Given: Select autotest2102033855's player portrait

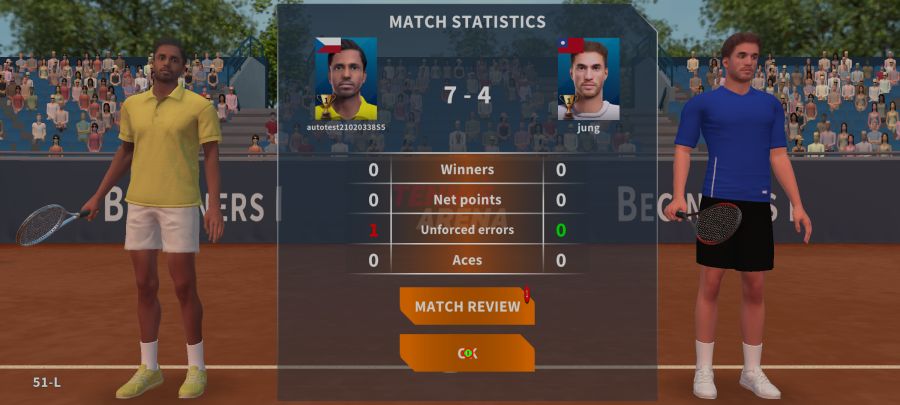Looking at the screenshot, I should pyautogui.click(x=346, y=79).
